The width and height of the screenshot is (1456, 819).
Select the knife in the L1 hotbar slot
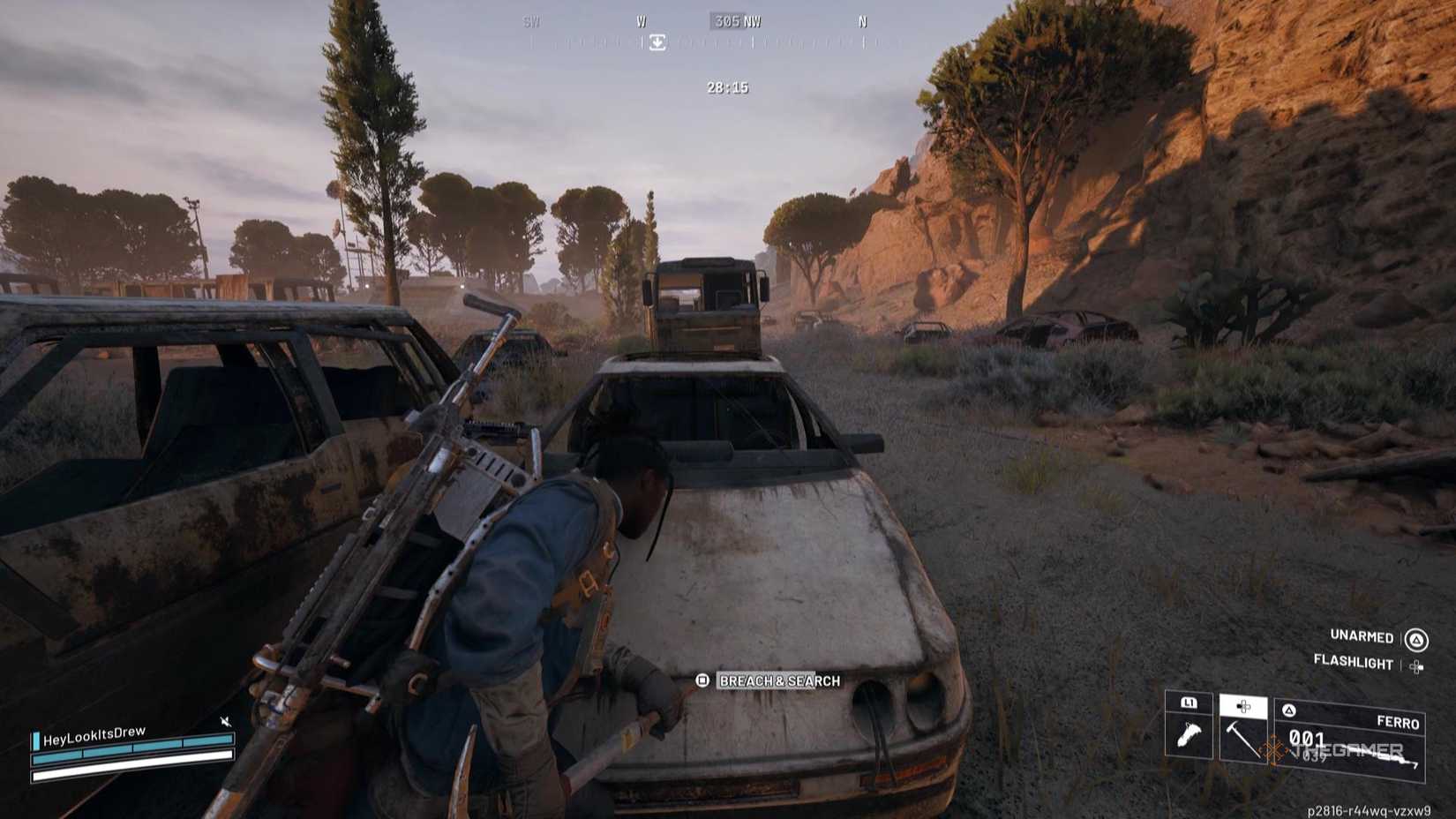[x=1189, y=733]
